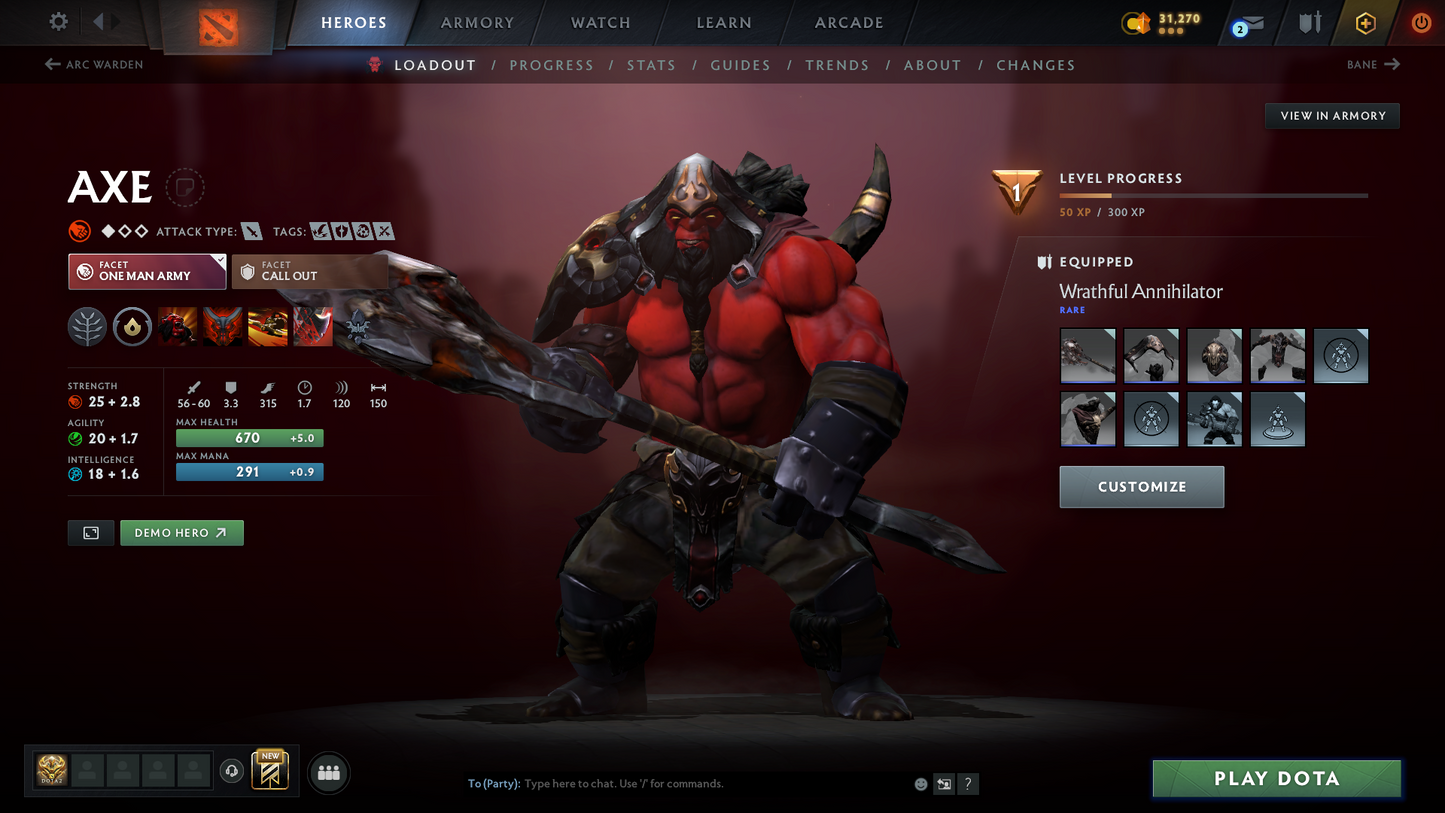Click the CUSTOMIZE button
The height and width of the screenshot is (813, 1445).
[1141, 487]
